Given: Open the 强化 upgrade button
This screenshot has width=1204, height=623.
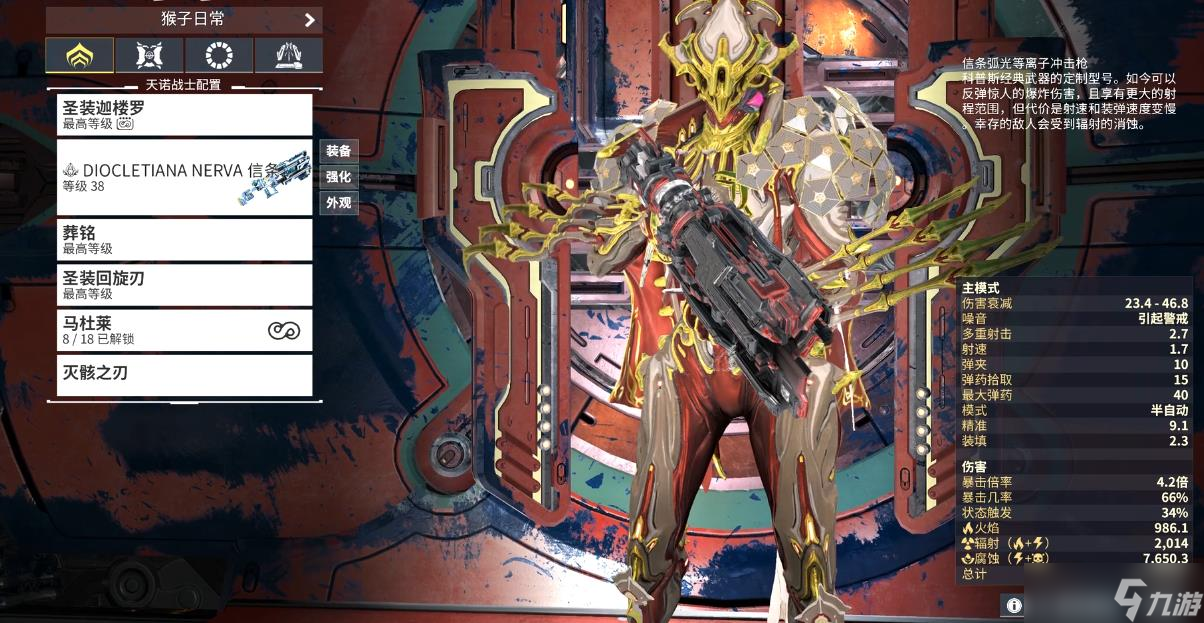Looking at the screenshot, I should click(x=338, y=177).
